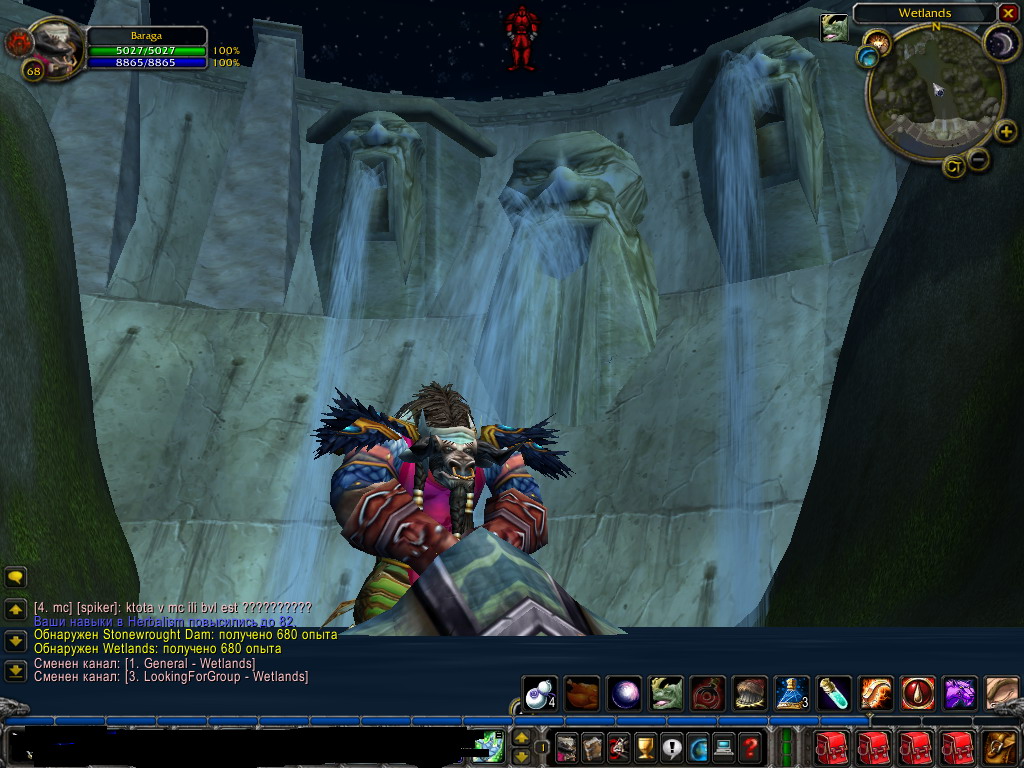Screen dimensions: 1024x768
Task: Click the moon time-of-day indicator
Action: click(1001, 43)
